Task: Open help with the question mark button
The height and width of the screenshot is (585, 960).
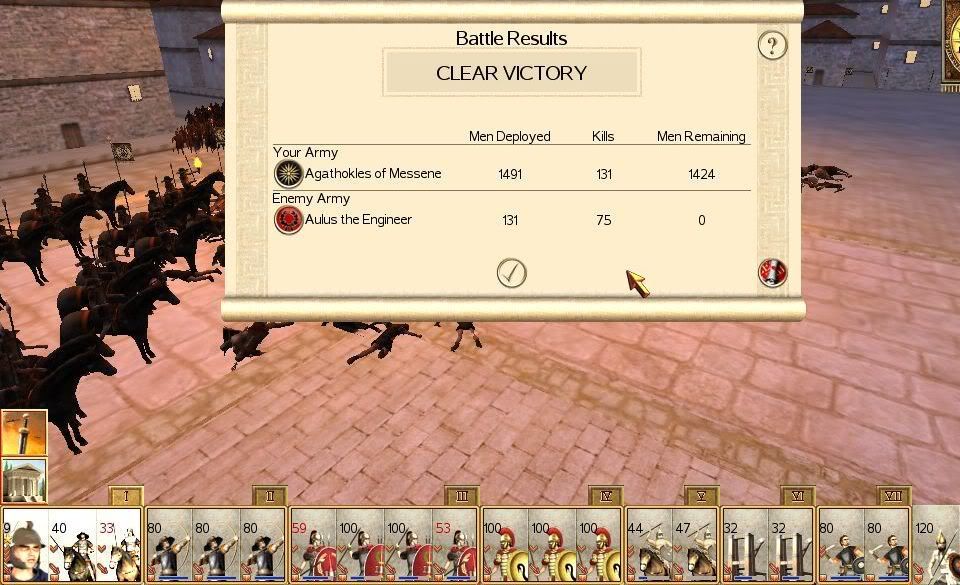Action: point(771,45)
